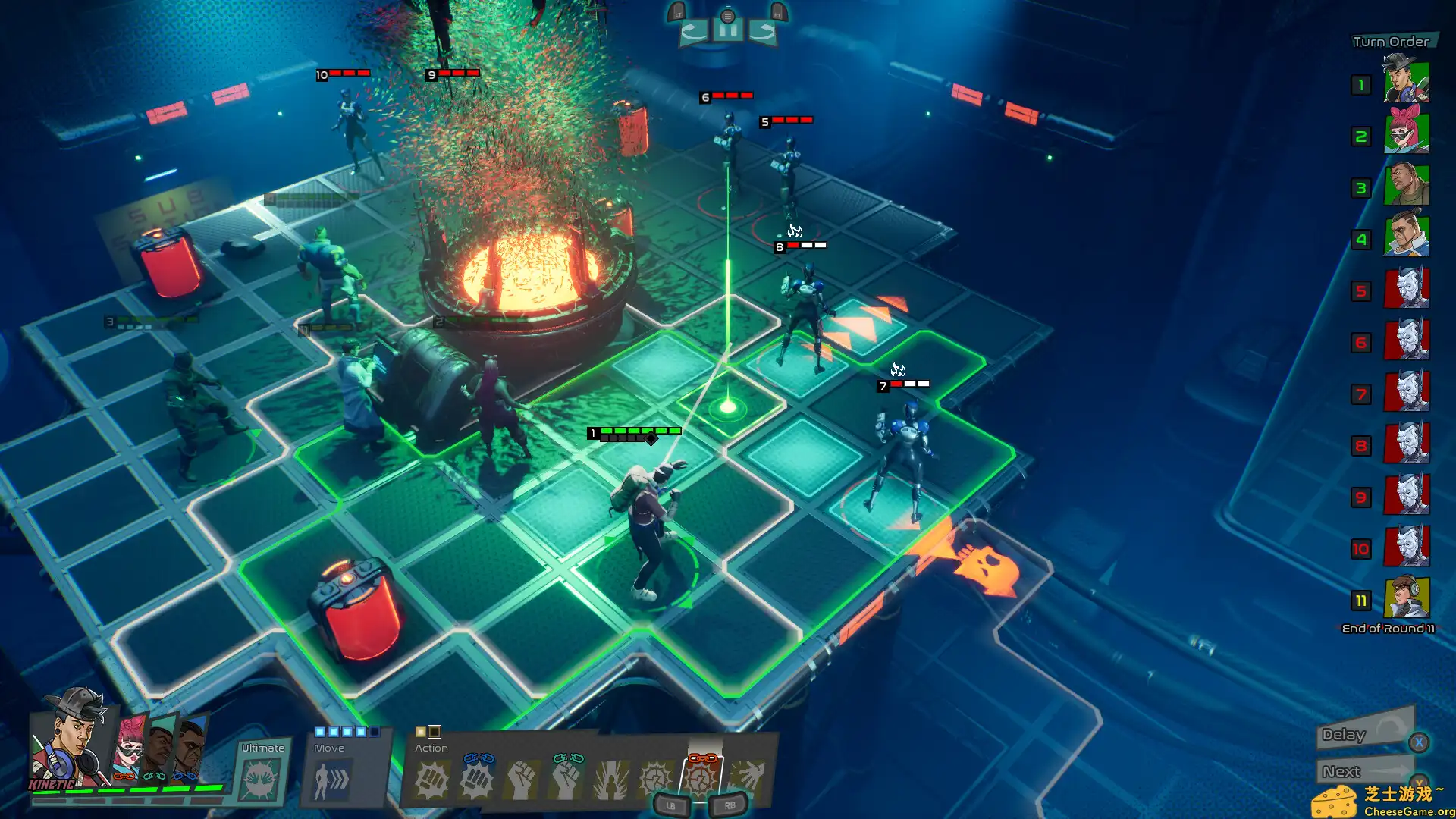Activate the Ultimate ability icon
The image size is (1456, 819).
[x=262, y=778]
